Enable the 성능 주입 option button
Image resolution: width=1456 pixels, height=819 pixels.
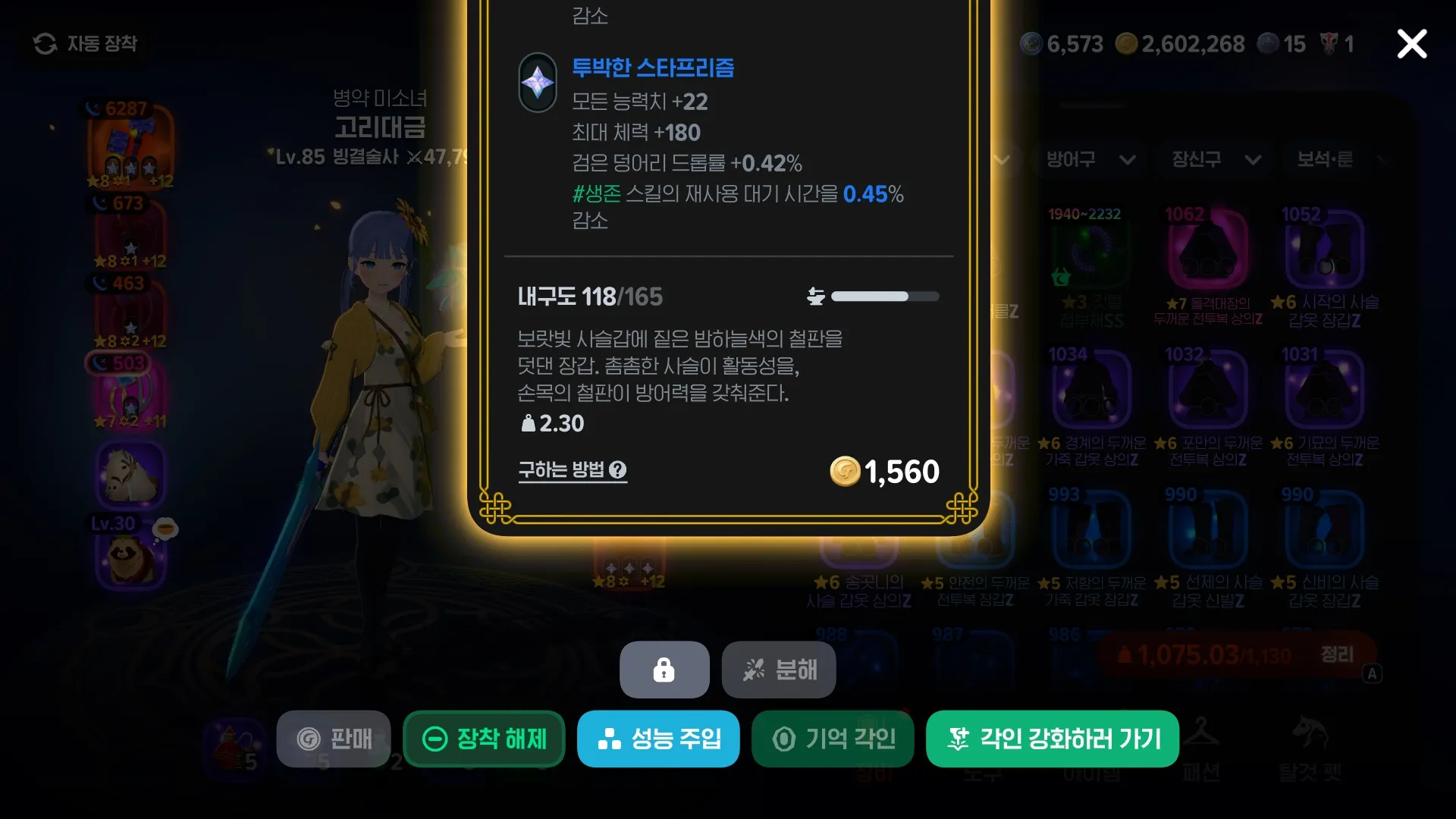coord(657,739)
